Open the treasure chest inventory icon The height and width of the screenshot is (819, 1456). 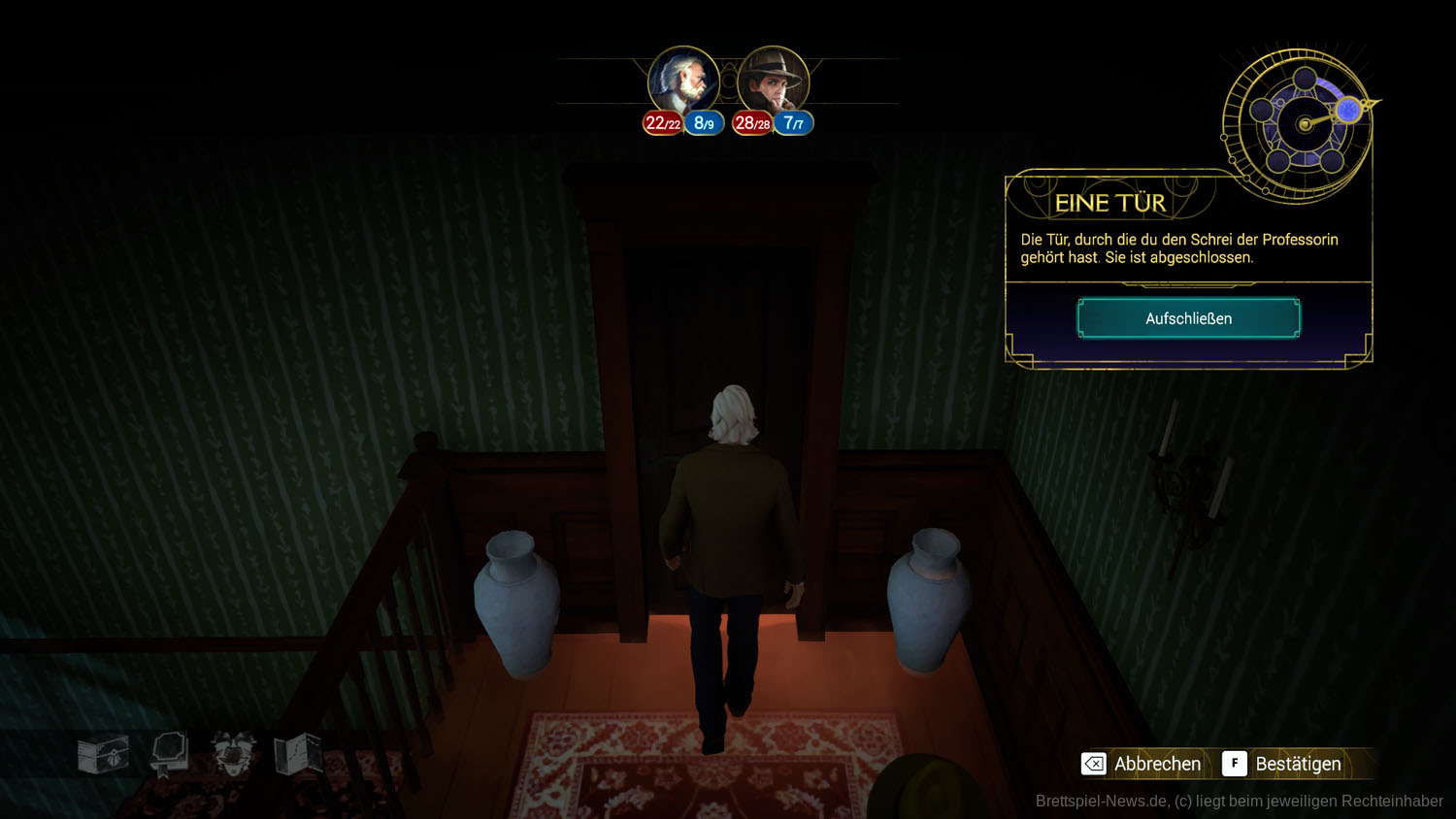pyautogui.click(x=103, y=754)
